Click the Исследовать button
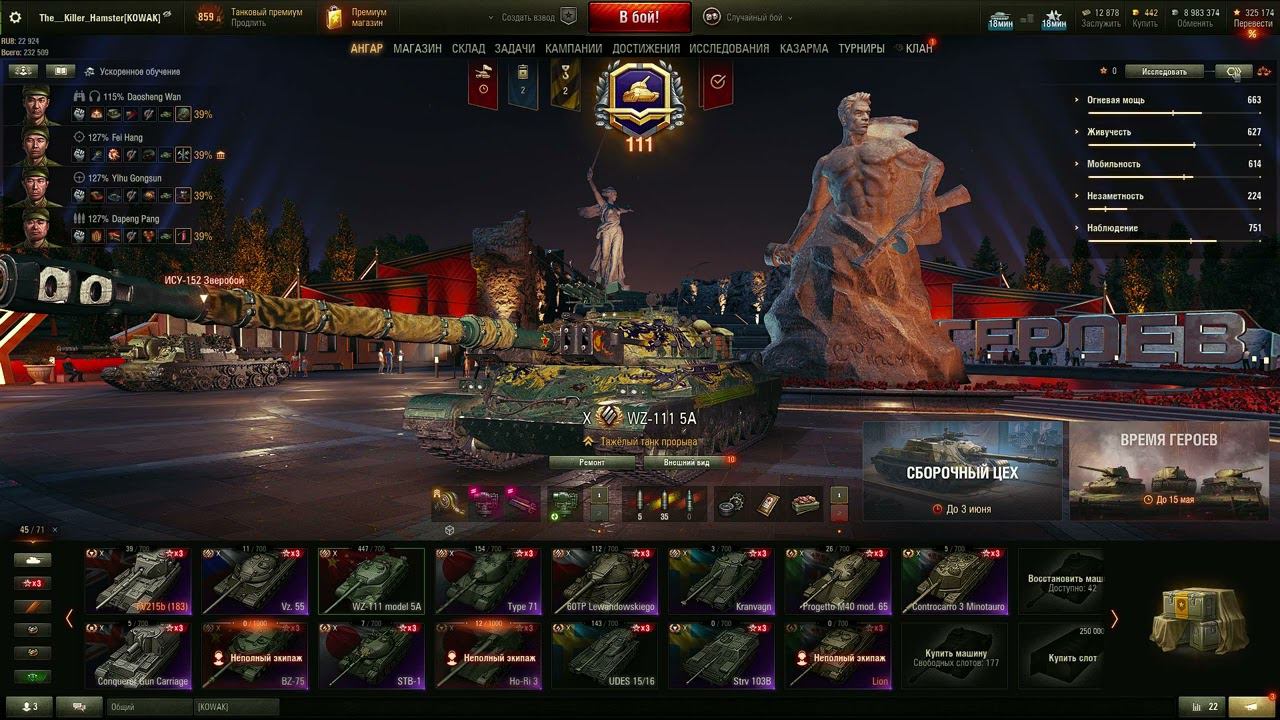The height and width of the screenshot is (720, 1280). pyautogui.click(x=1163, y=71)
